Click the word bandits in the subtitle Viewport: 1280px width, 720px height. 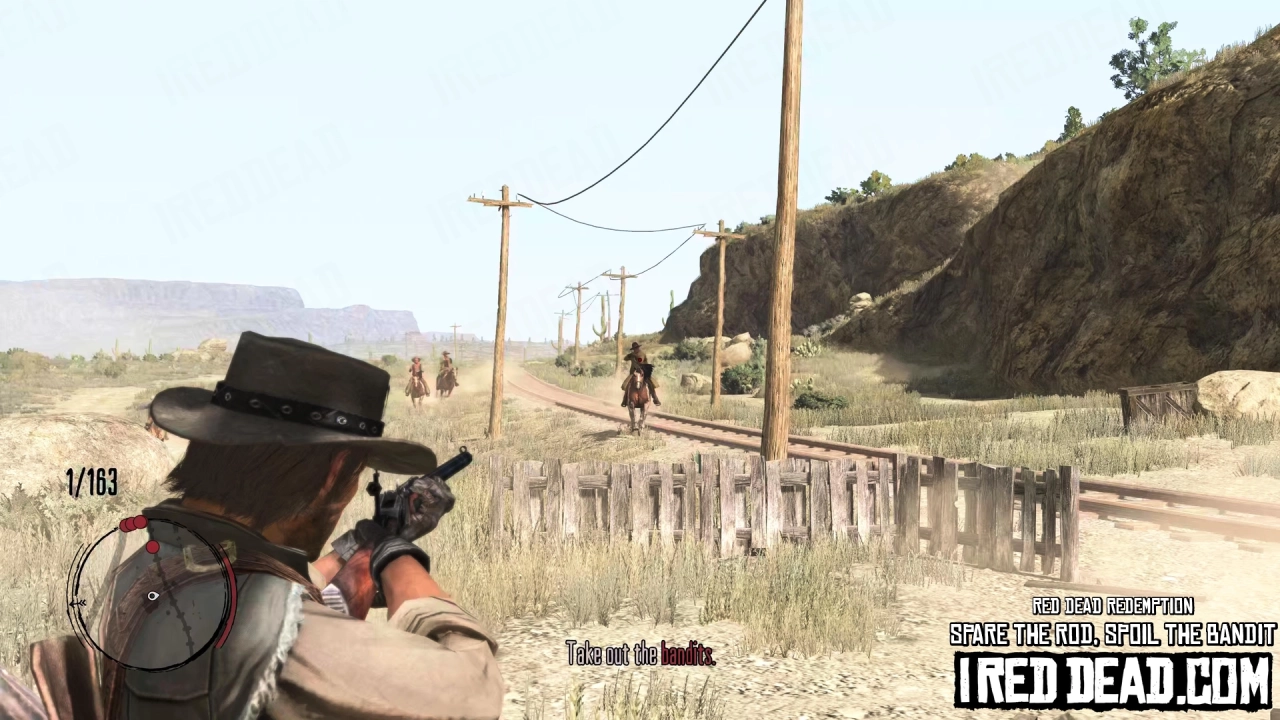click(x=689, y=654)
